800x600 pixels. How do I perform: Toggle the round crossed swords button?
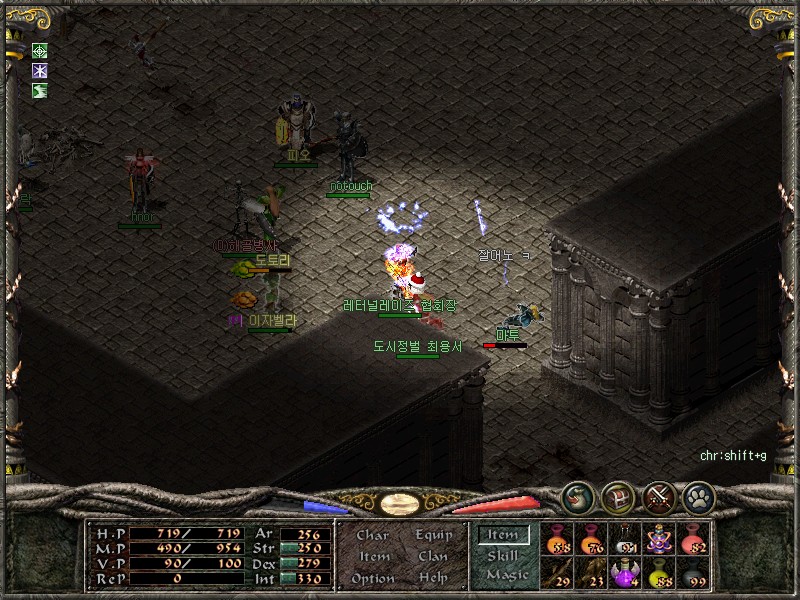click(657, 496)
